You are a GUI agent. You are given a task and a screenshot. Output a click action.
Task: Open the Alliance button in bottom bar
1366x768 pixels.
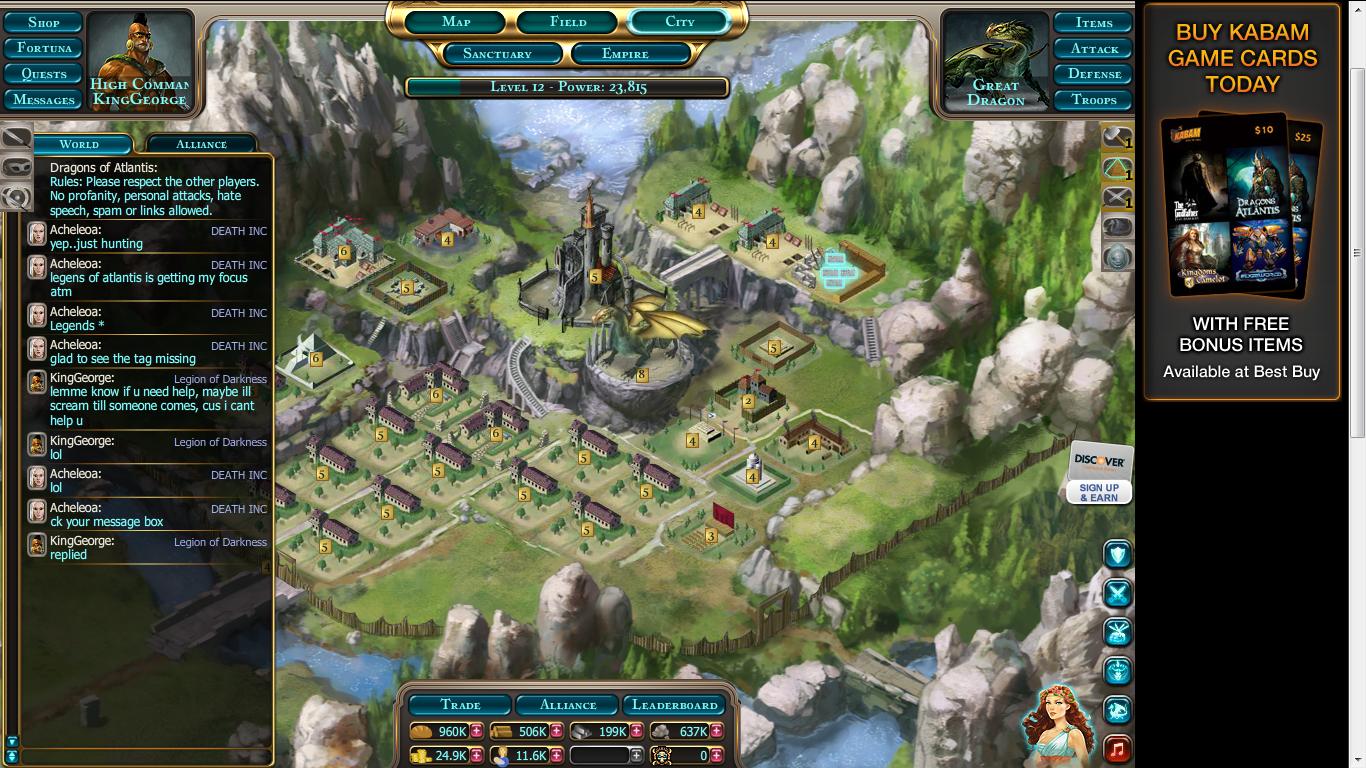[x=568, y=705]
